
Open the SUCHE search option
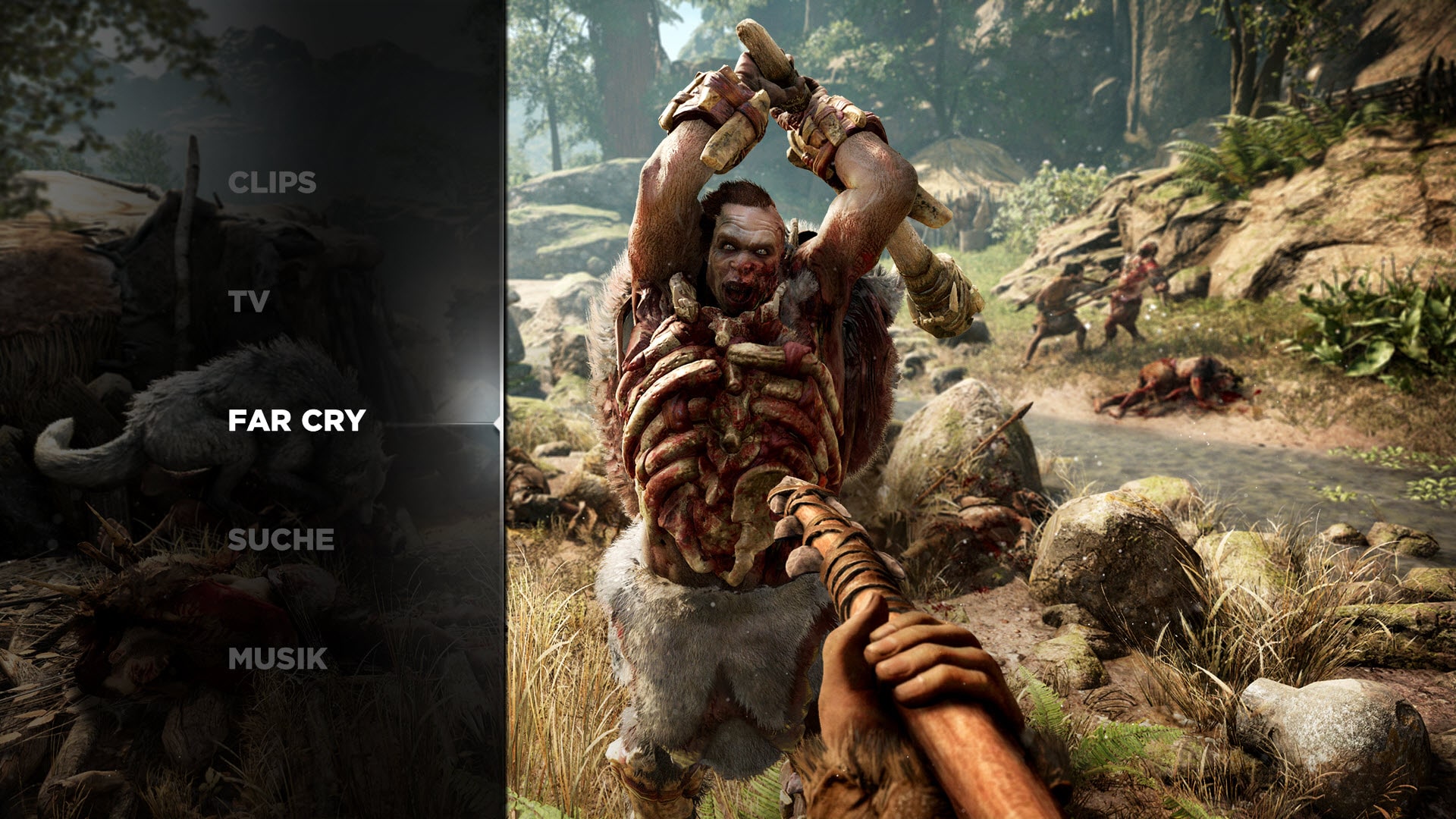point(281,540)
